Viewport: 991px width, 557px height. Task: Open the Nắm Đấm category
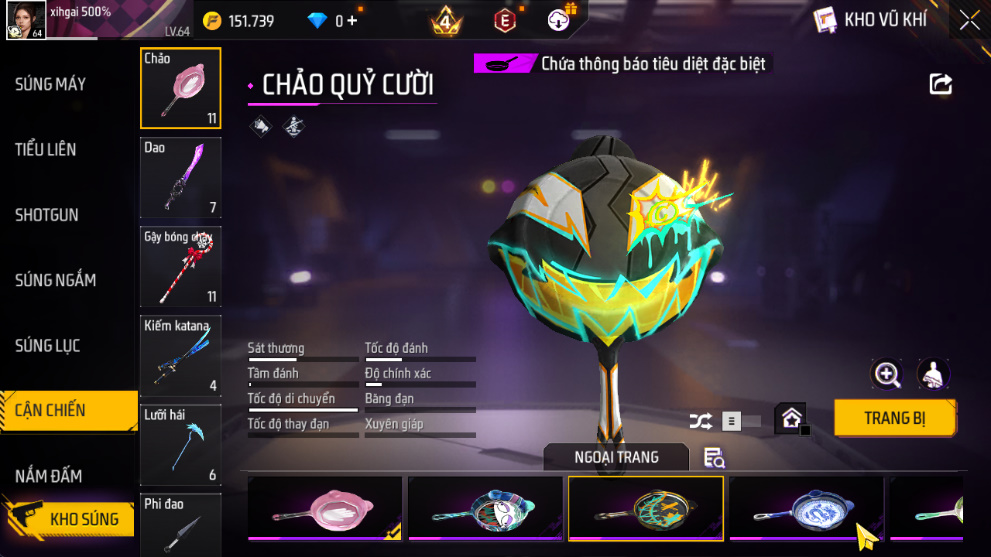(49, 476)
